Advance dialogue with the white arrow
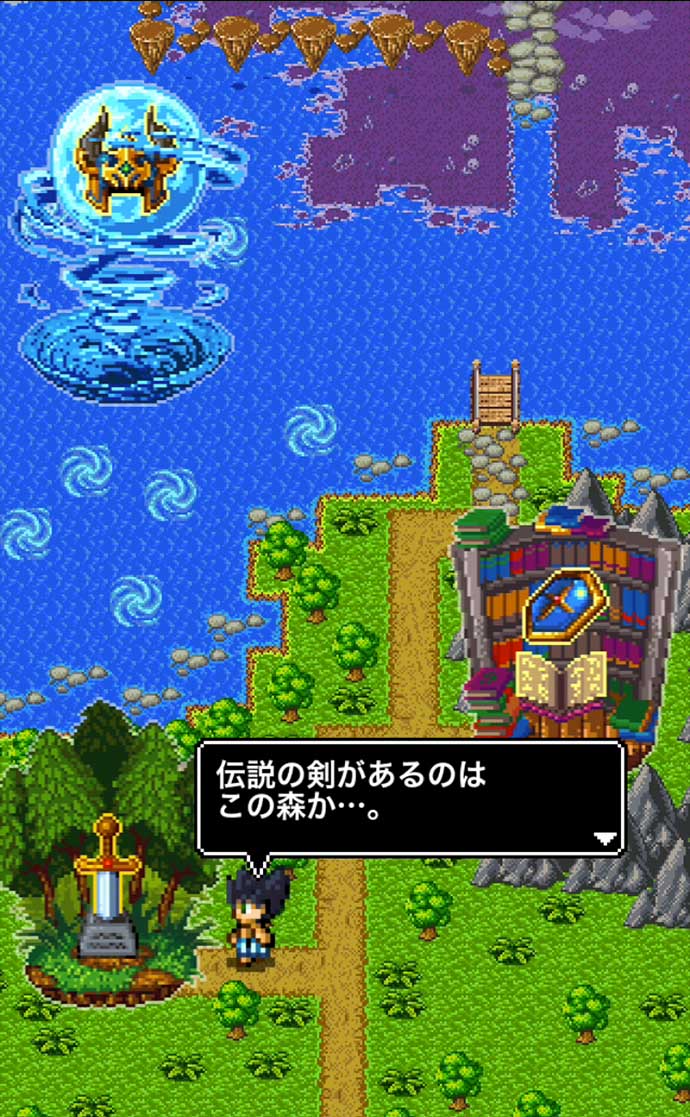The image size is (690, 1117). click(604, 839)
